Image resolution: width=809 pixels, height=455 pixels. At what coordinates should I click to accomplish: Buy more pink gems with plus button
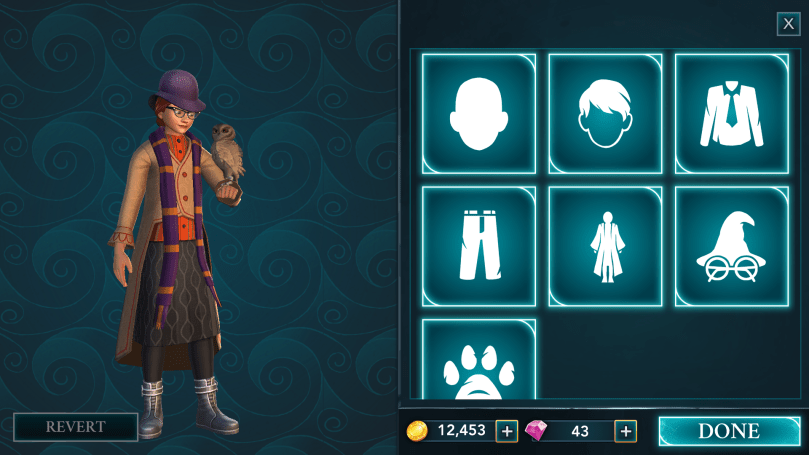[x=626, y=431]
